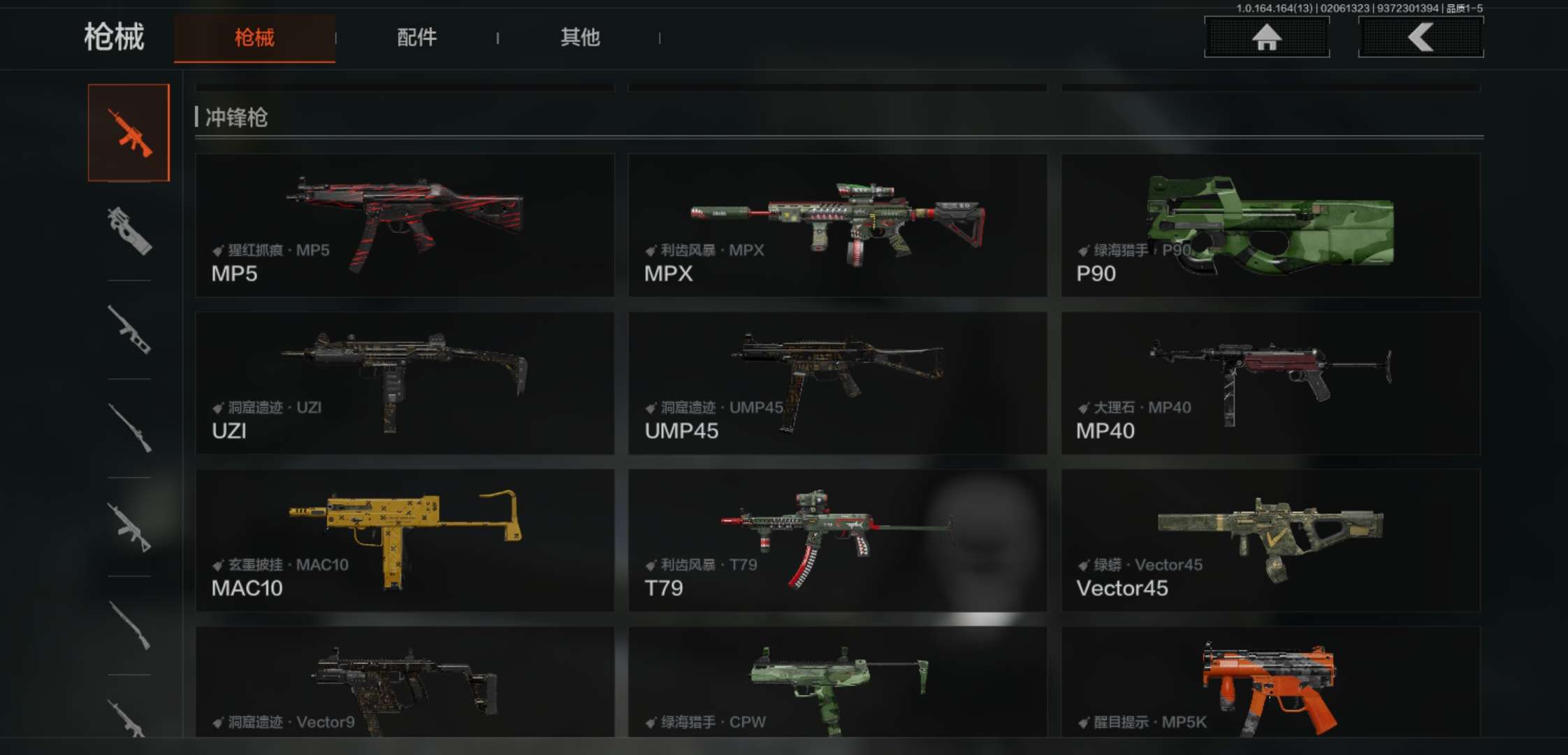
Task: Select the UMP45 weapon tile
Action: pos(837,383)
